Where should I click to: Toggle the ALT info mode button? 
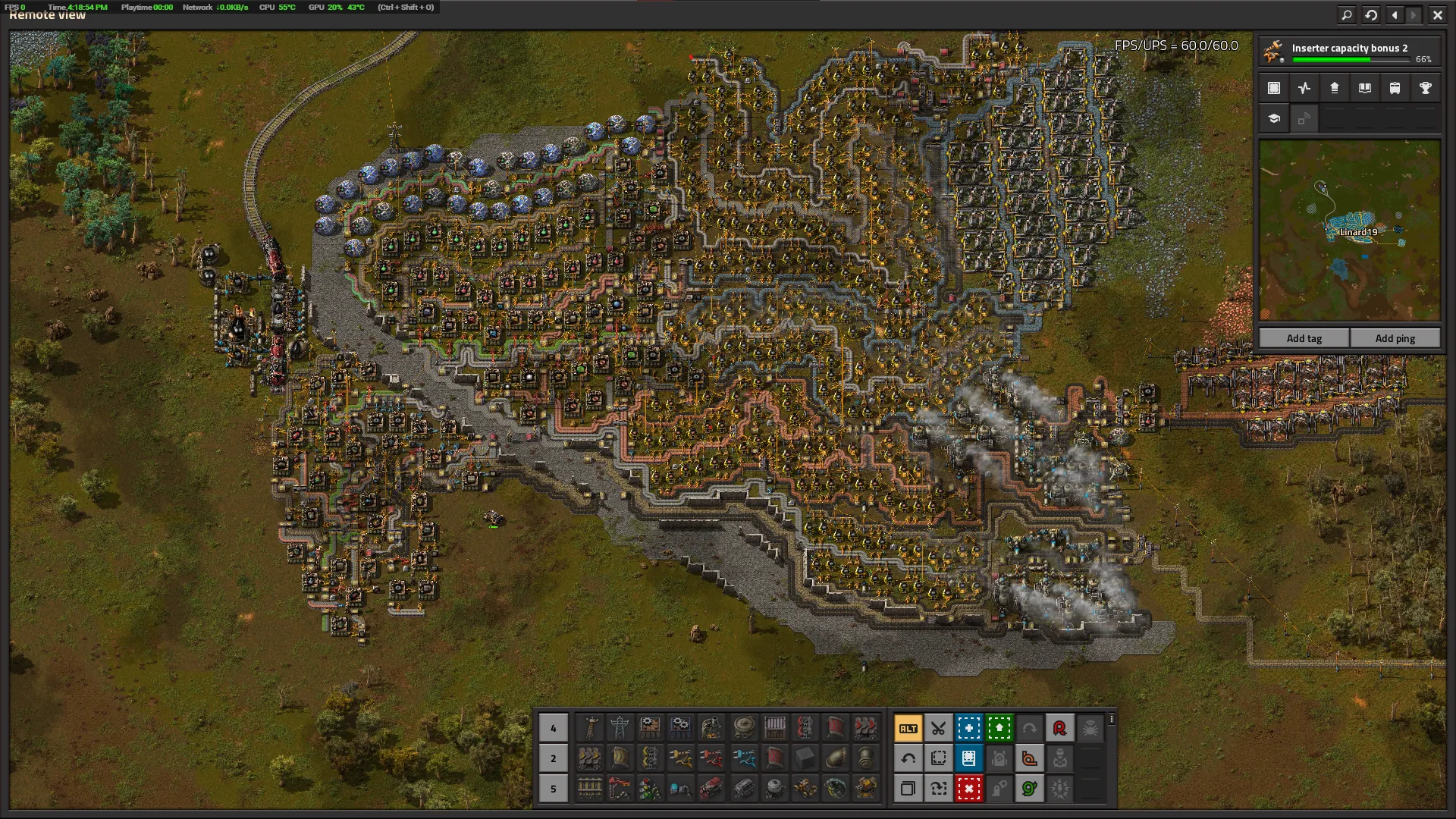pos(908,728)
